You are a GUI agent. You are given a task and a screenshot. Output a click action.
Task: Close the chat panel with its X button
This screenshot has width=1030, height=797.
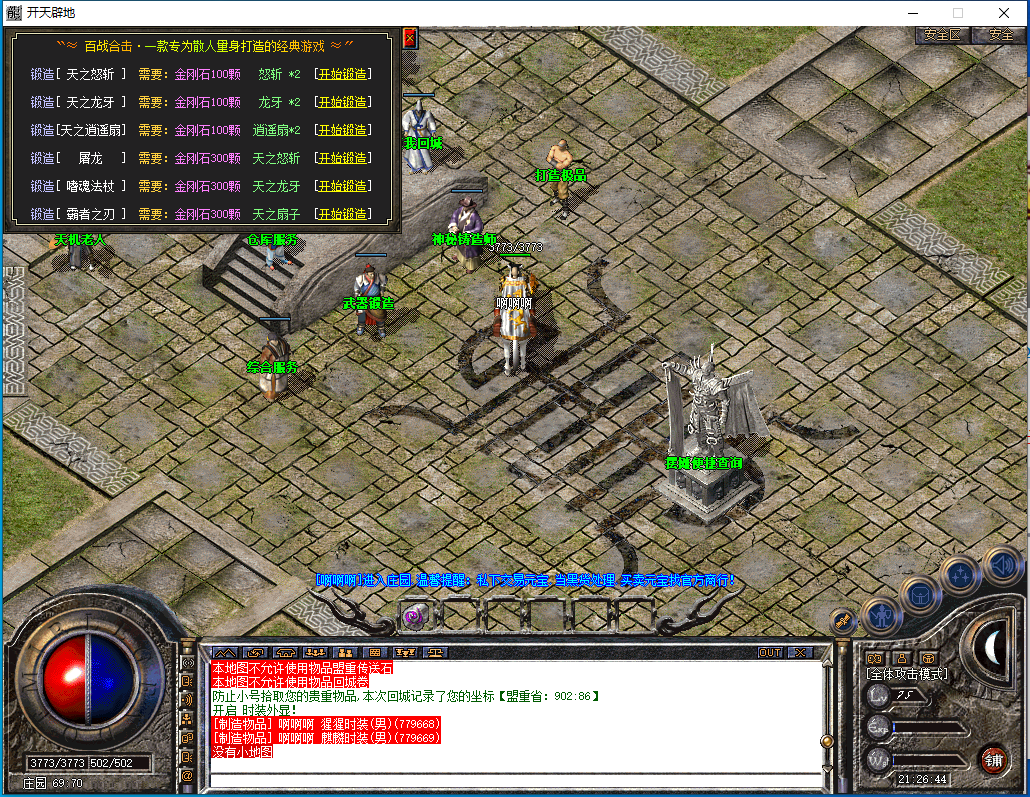coord(799,652)
